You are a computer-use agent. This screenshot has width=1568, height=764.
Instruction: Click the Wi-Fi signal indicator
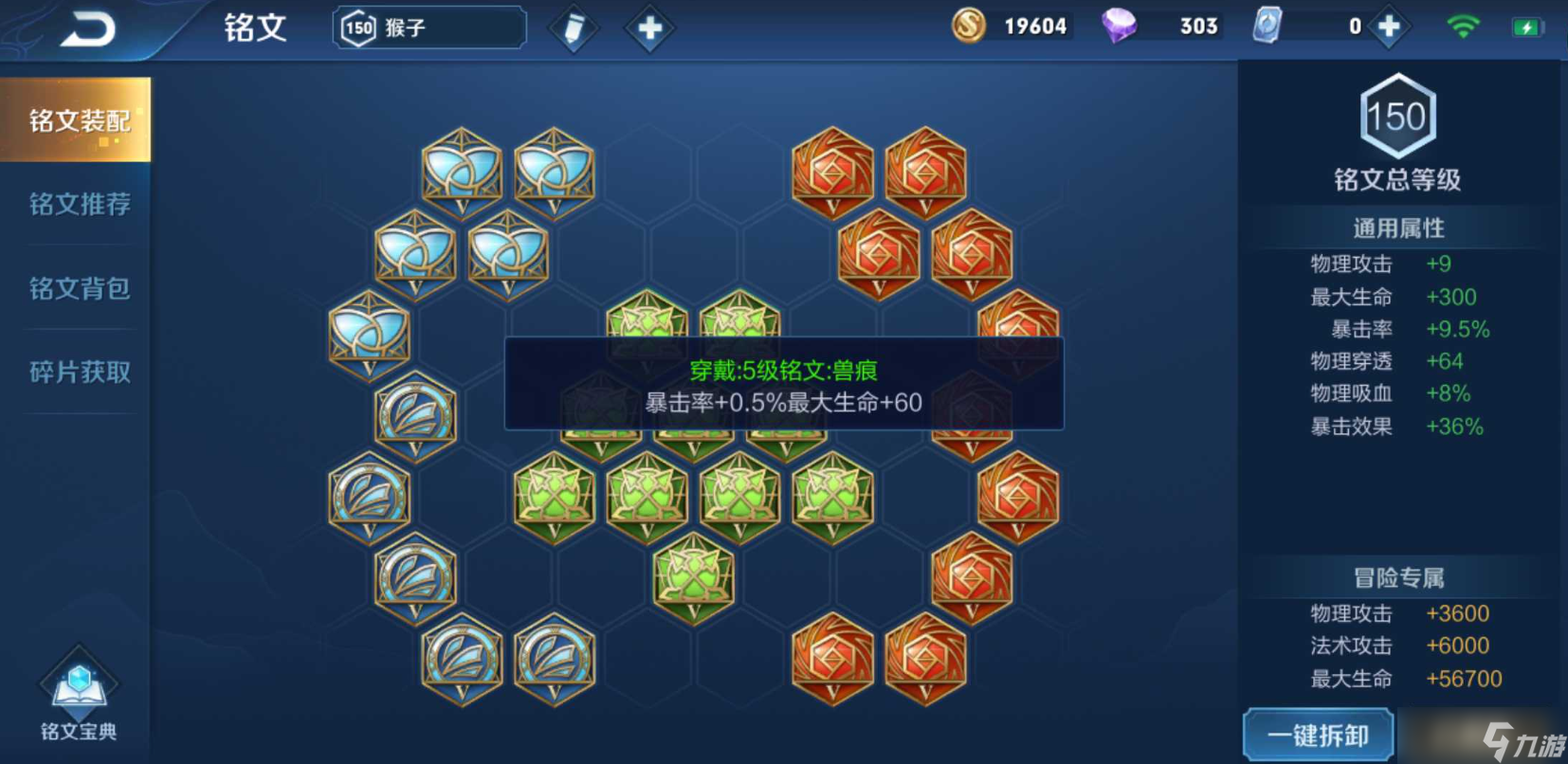point(1464,27)
